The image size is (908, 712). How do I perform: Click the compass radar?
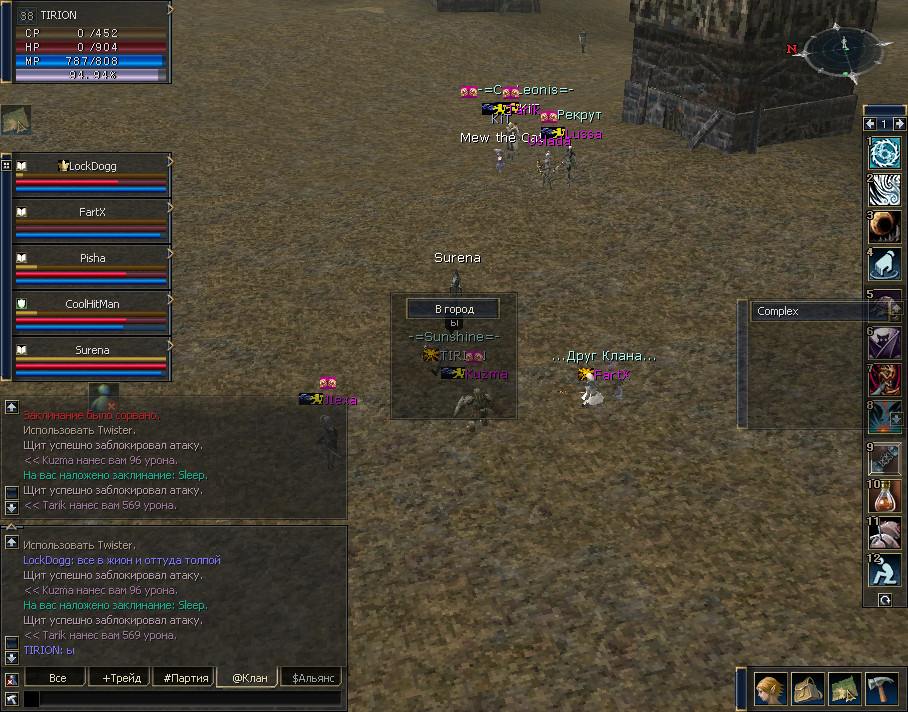click(x=845, y=54)
